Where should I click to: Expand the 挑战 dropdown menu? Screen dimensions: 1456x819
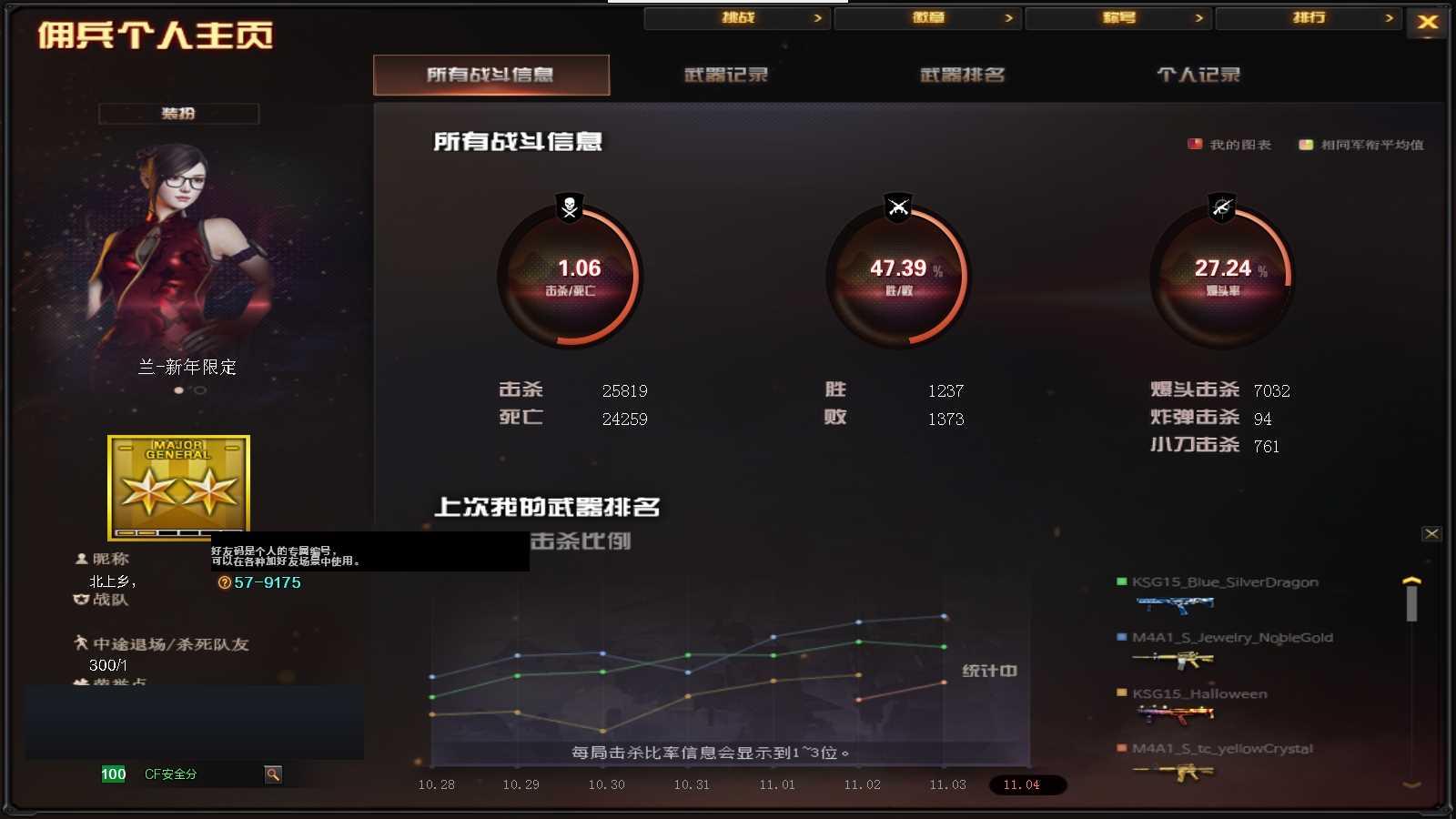point(737,17)
